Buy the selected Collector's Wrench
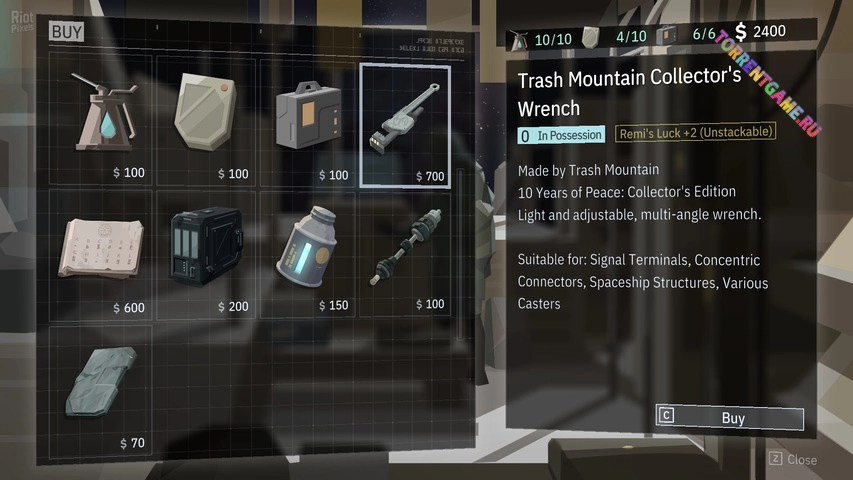This screenshot has width=853, height=480. [x=730, y=418]
